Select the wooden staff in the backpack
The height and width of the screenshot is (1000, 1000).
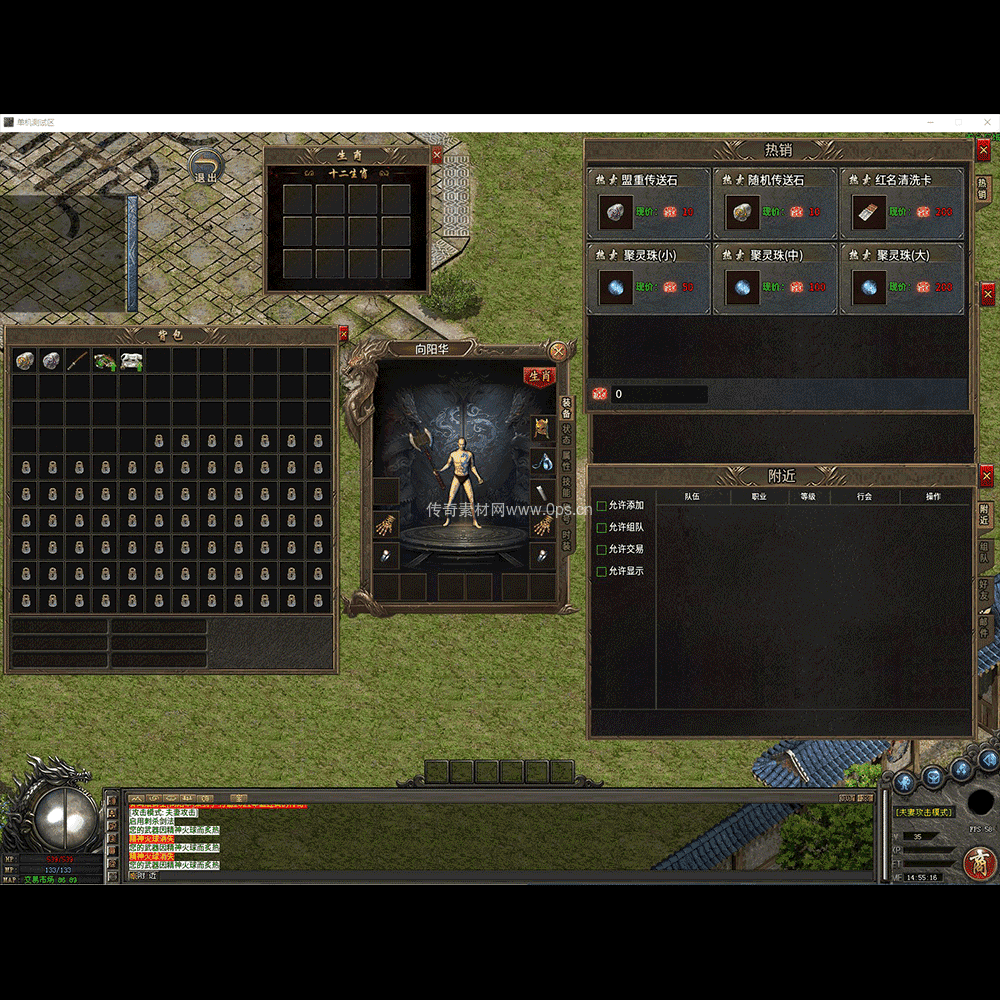78,361
